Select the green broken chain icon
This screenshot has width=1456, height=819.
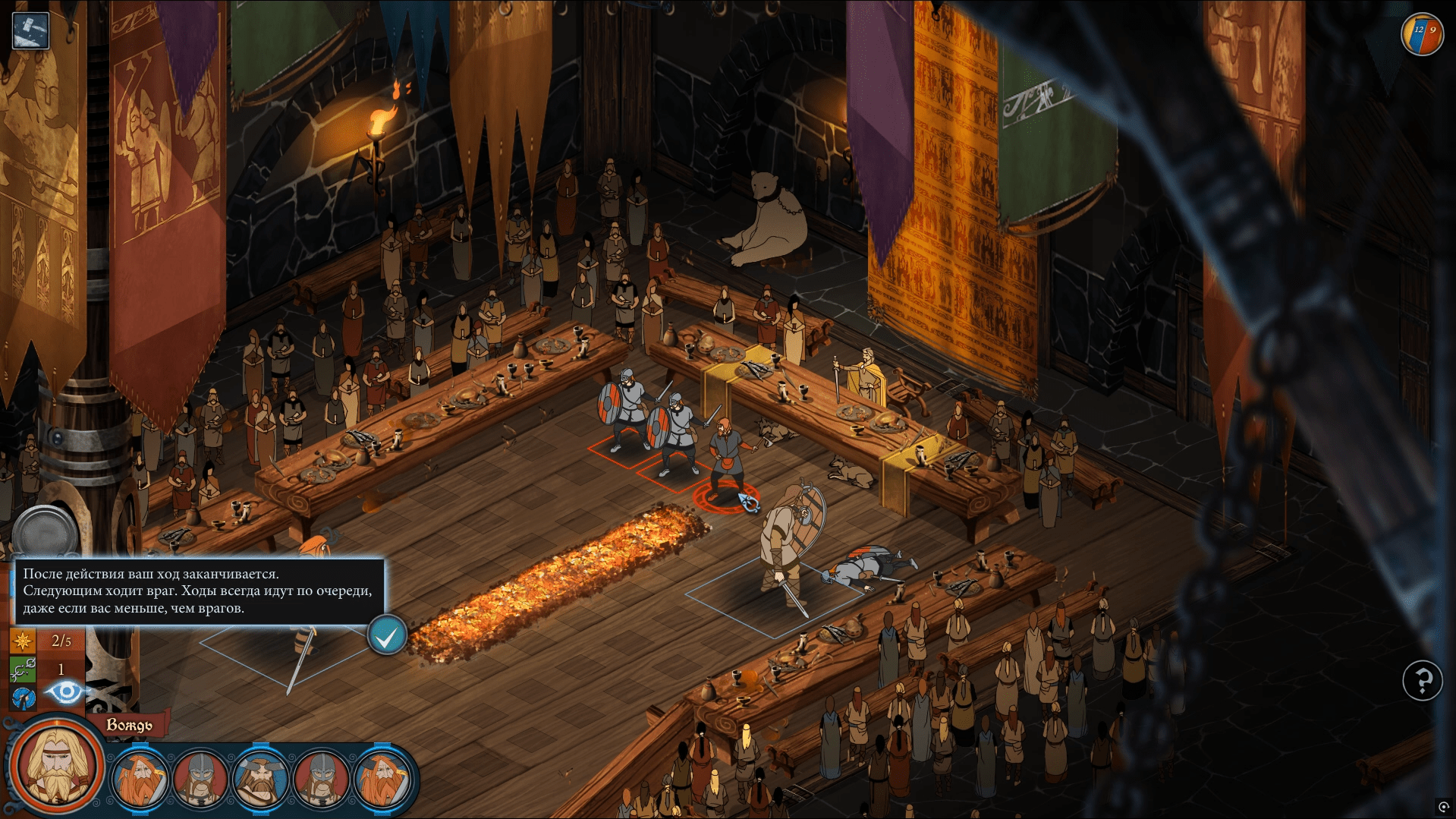pyautogui.click(x=22, y=669)
